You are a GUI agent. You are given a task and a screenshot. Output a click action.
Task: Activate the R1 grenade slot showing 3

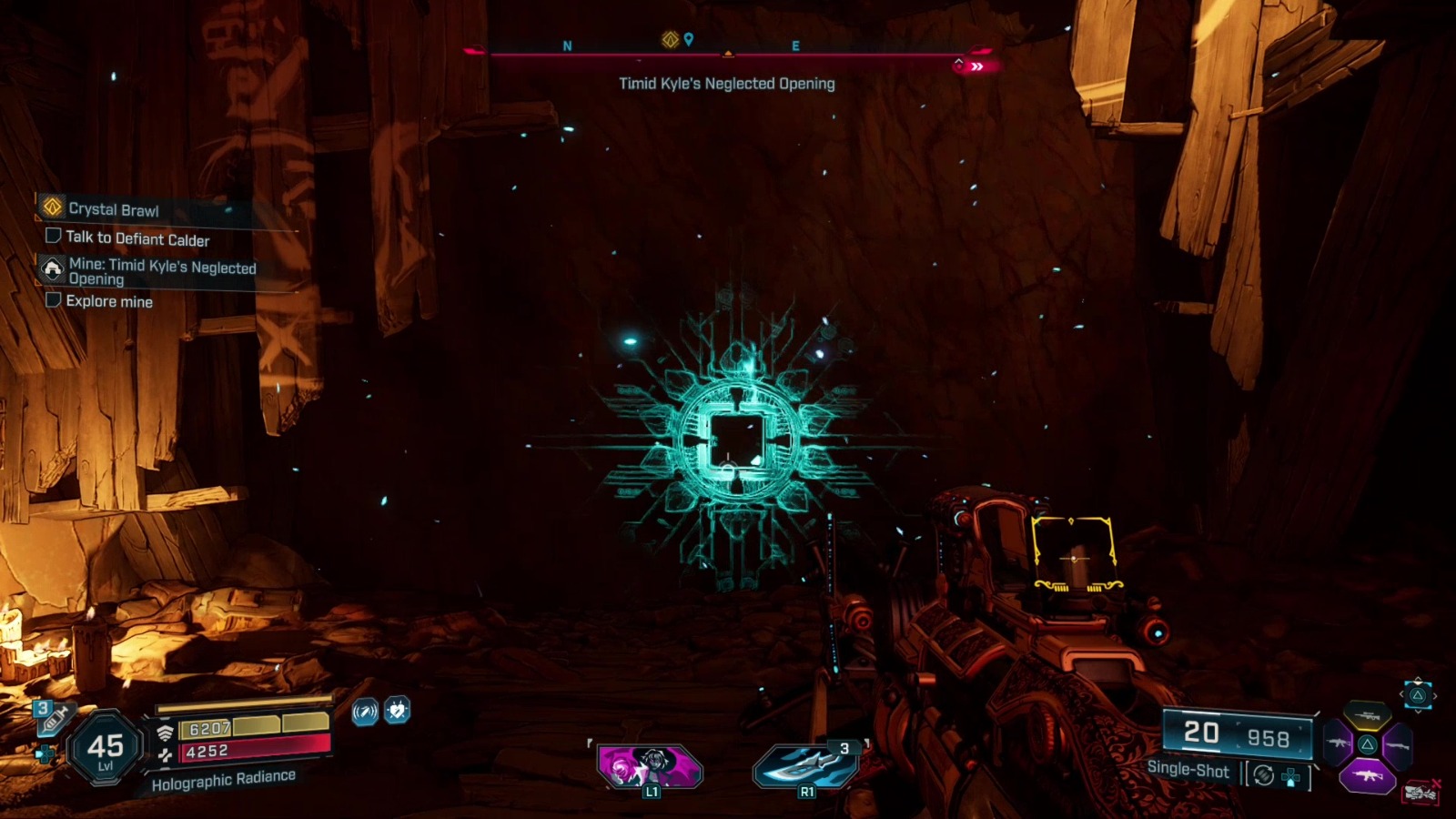[x=805, y=764]
